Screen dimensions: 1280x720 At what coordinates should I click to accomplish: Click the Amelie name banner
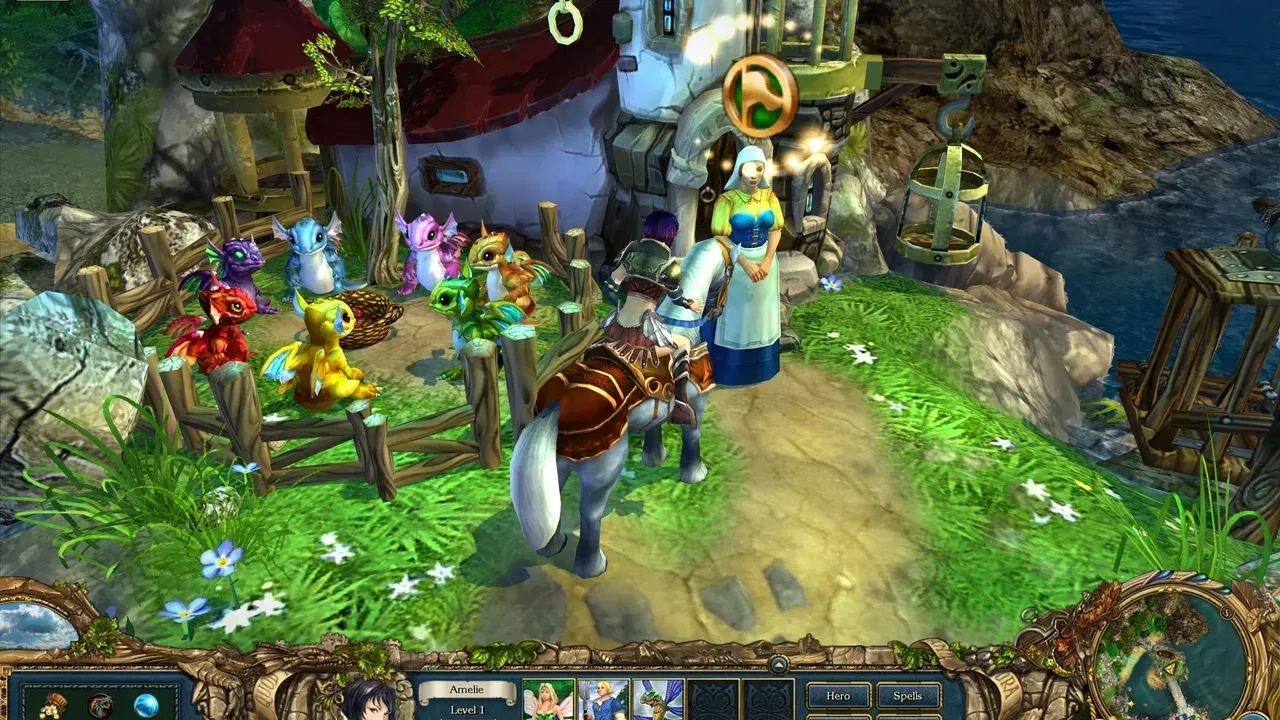point(466,689)
